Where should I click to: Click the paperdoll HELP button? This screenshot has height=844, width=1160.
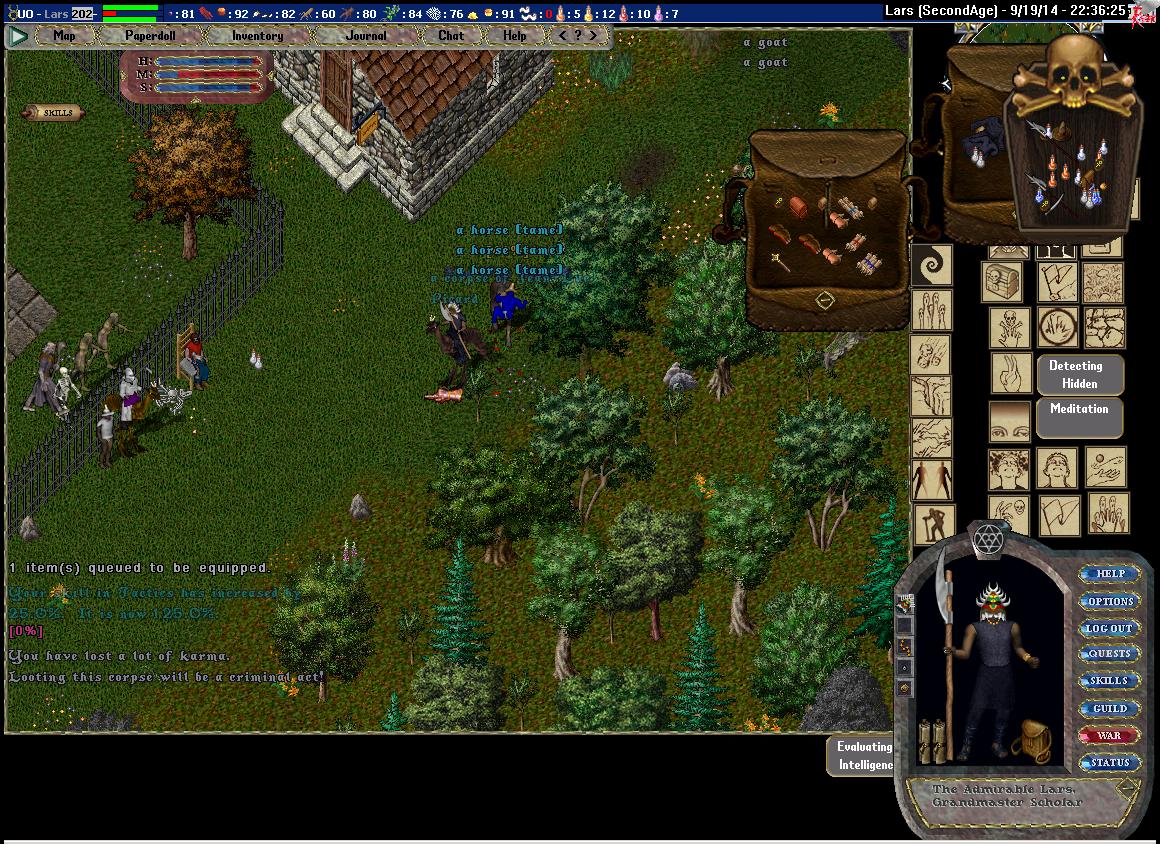coord(1110,574)
